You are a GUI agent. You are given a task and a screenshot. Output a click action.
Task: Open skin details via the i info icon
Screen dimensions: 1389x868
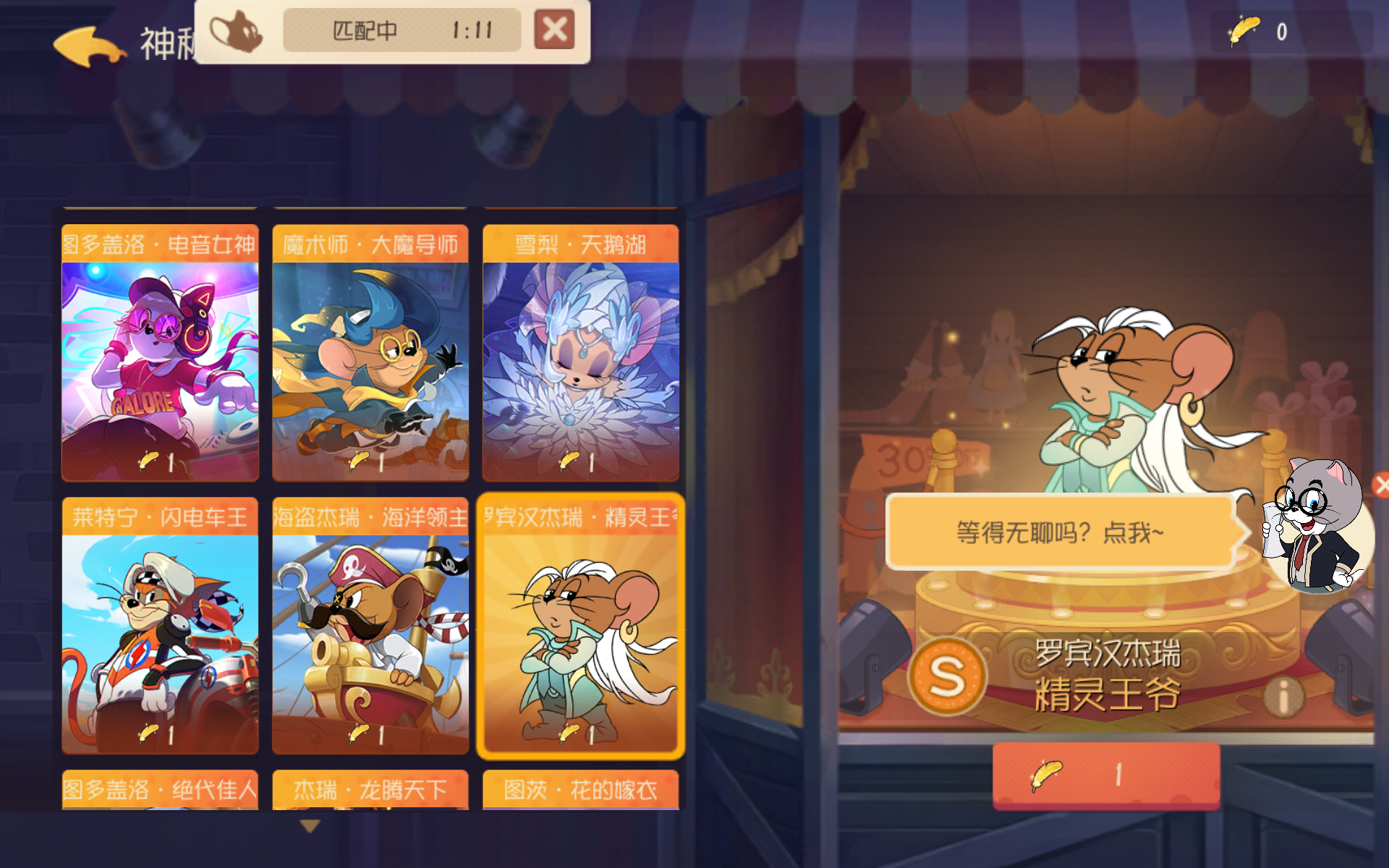pos(1283,696)
